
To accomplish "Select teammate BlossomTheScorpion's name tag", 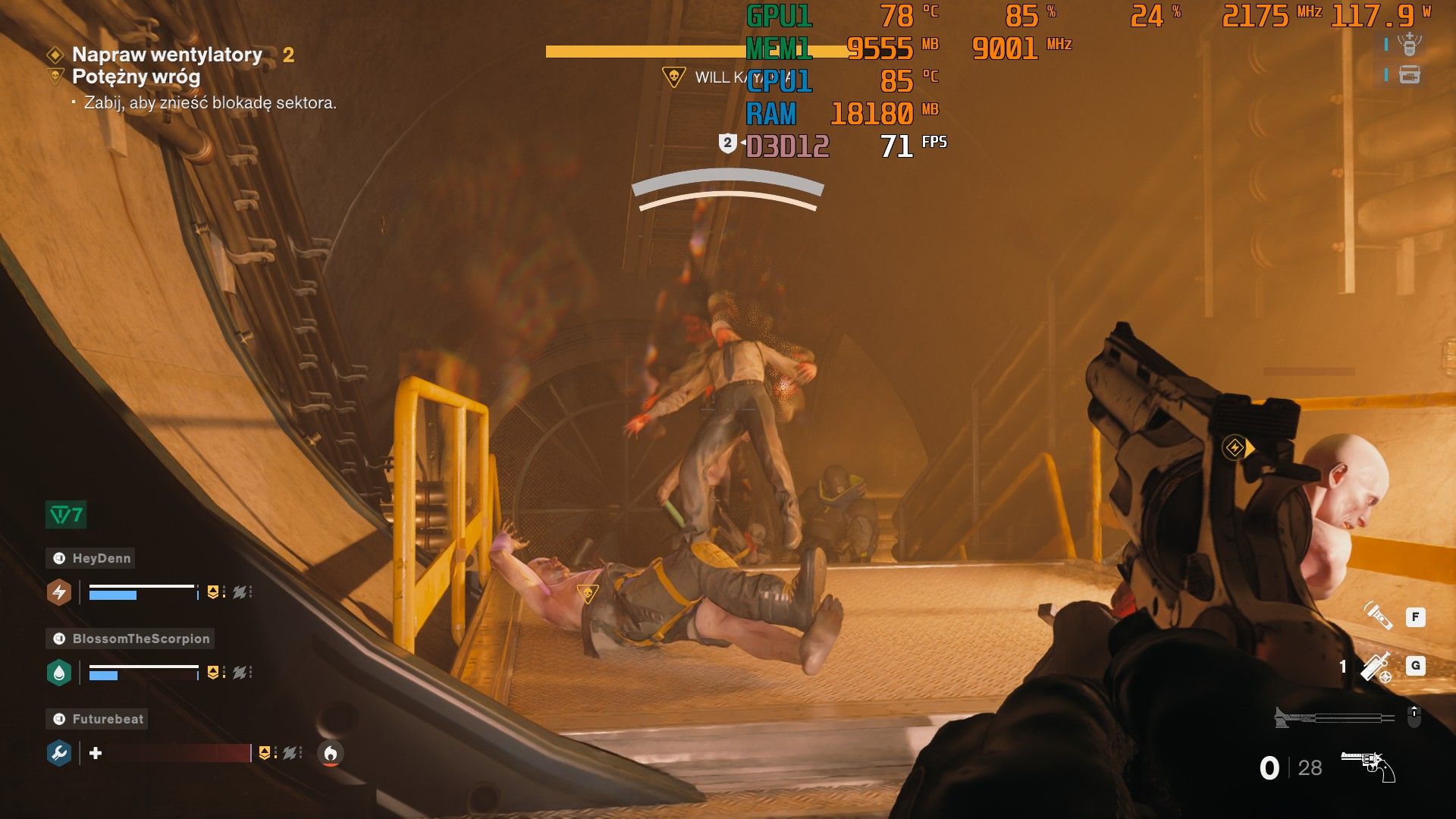I will pos(132,639).
